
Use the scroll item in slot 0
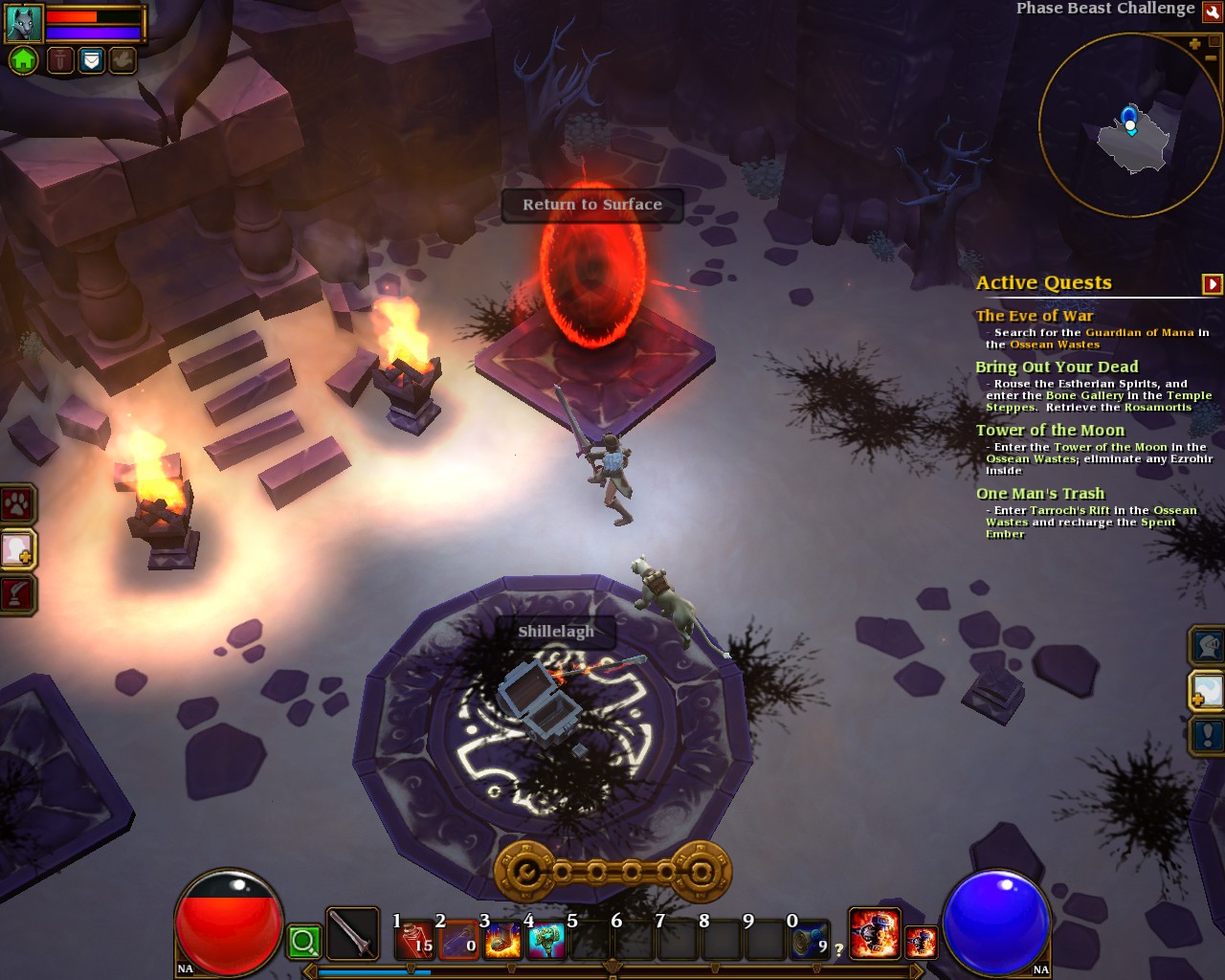810,940
